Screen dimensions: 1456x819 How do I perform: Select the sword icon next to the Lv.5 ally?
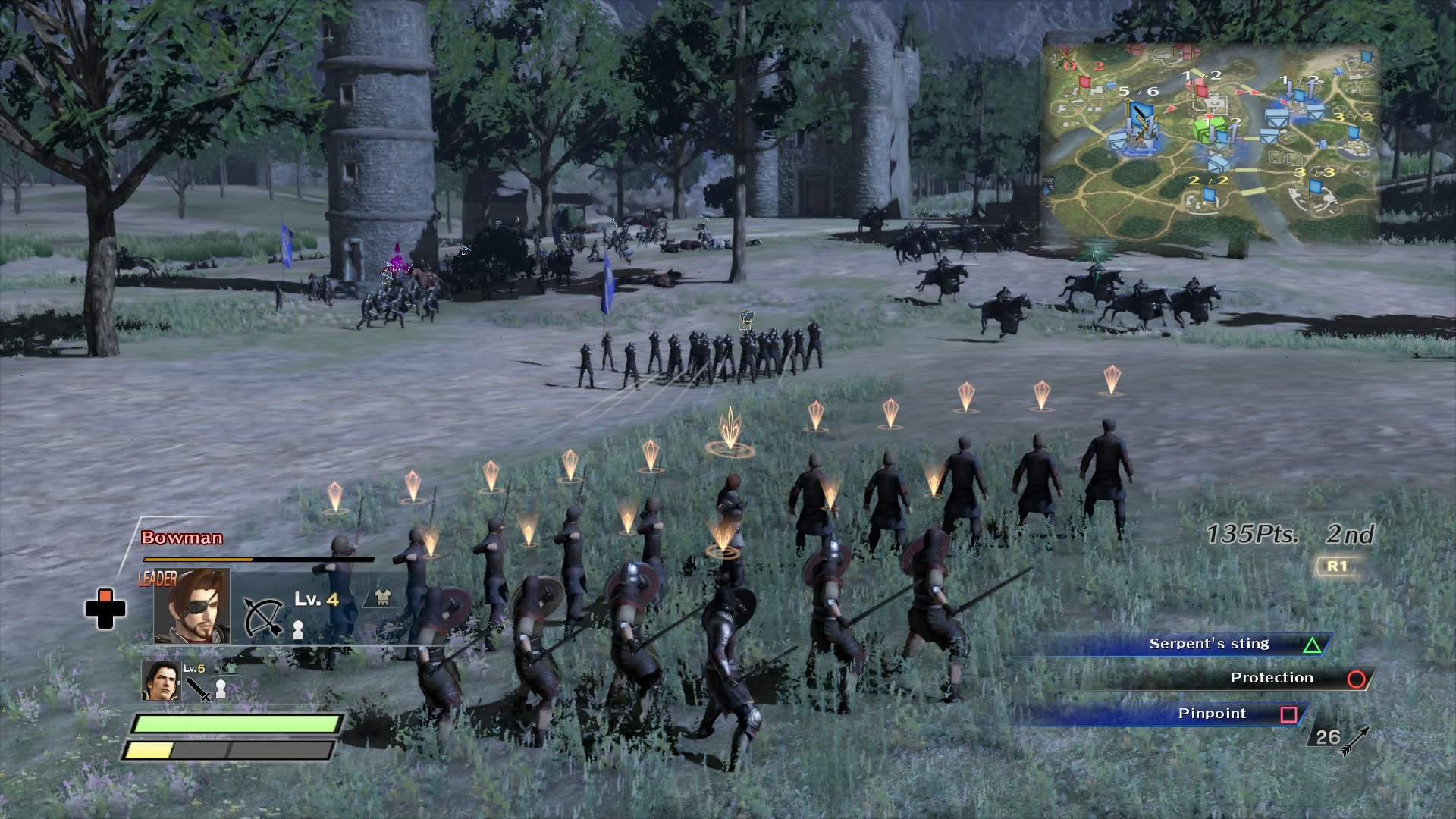point(196,689)
